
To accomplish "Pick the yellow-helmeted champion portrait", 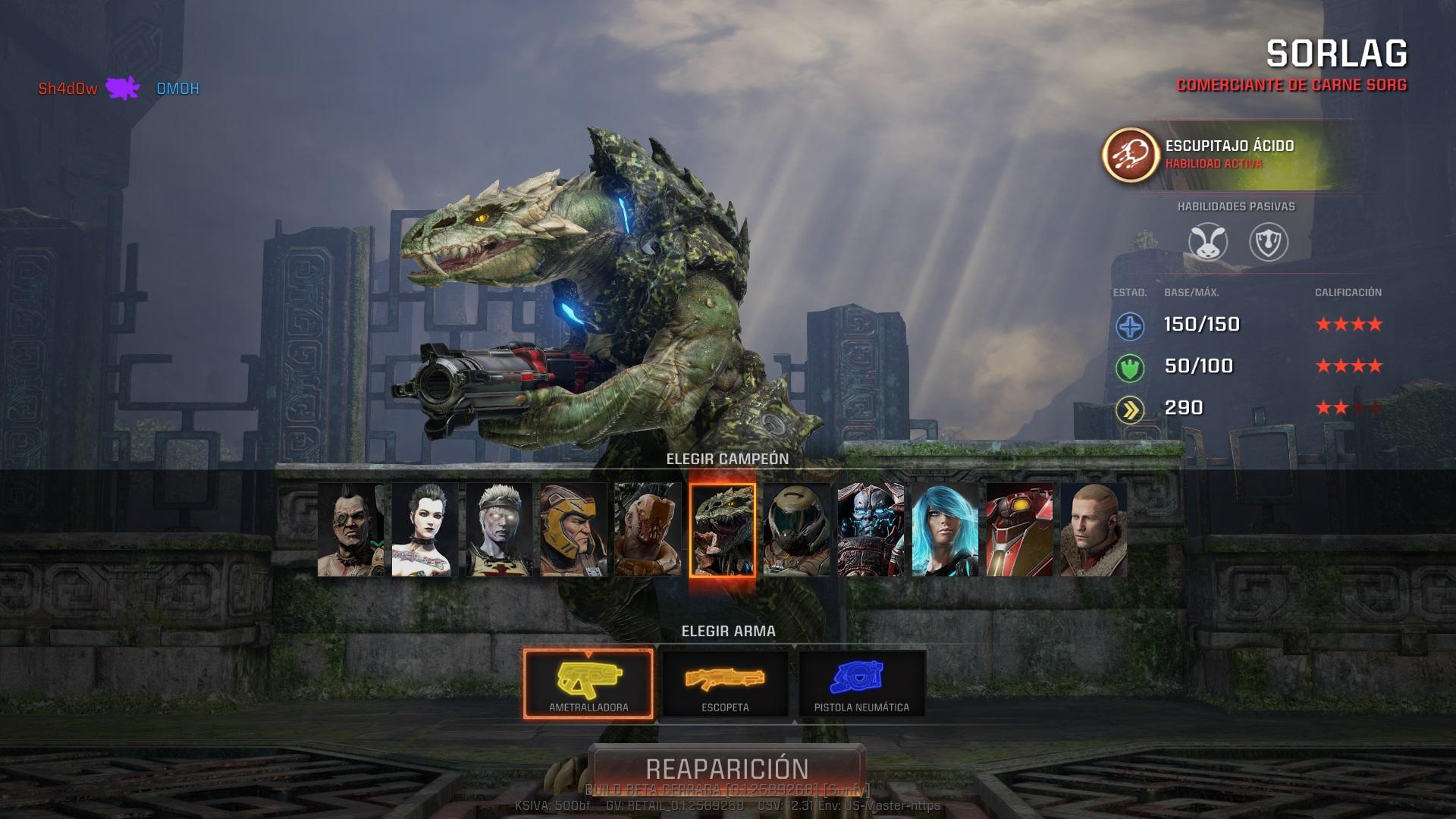I will pyautogui.click(x=573, y=529).
